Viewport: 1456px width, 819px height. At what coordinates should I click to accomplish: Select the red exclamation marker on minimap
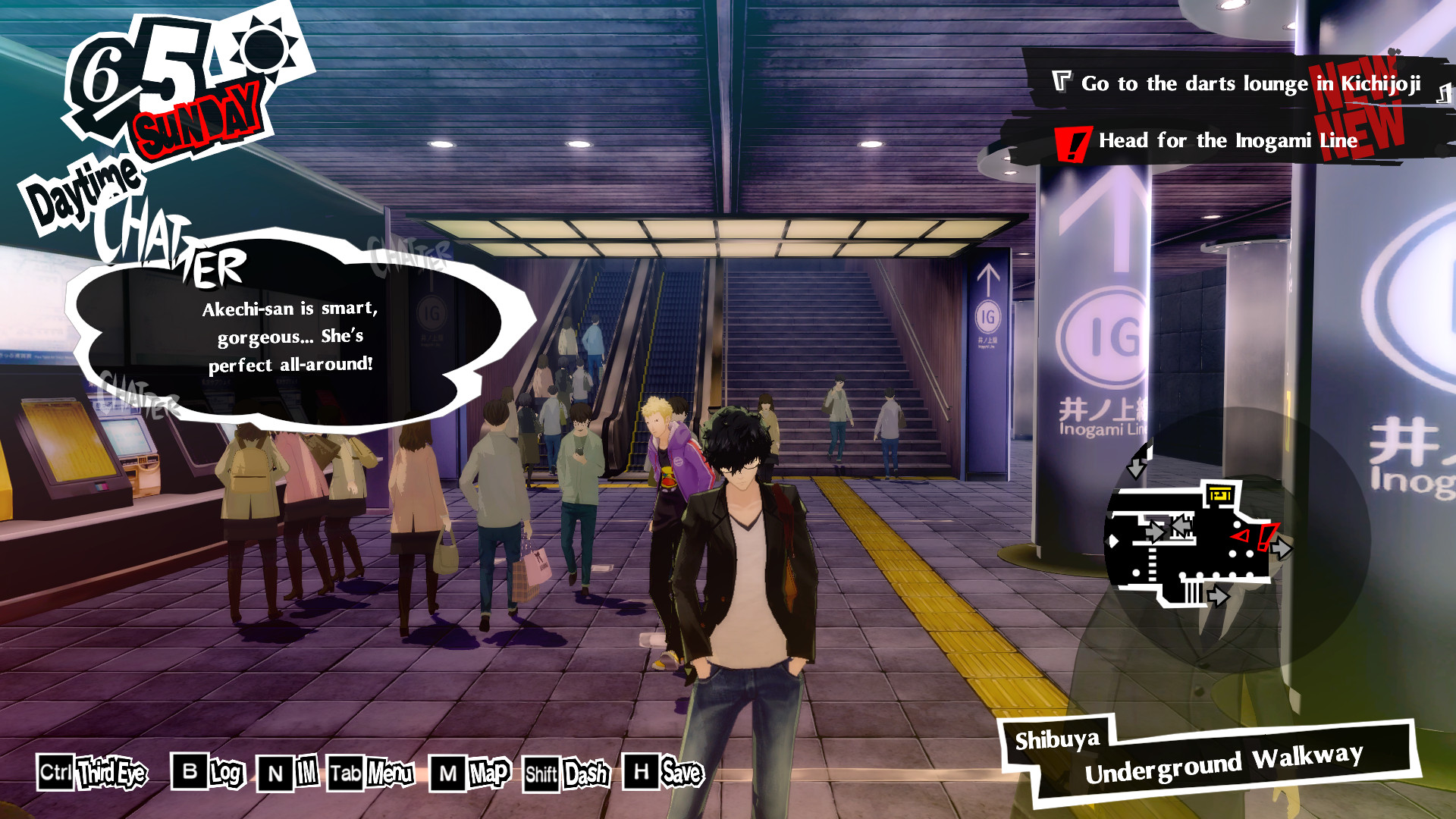1266,536
